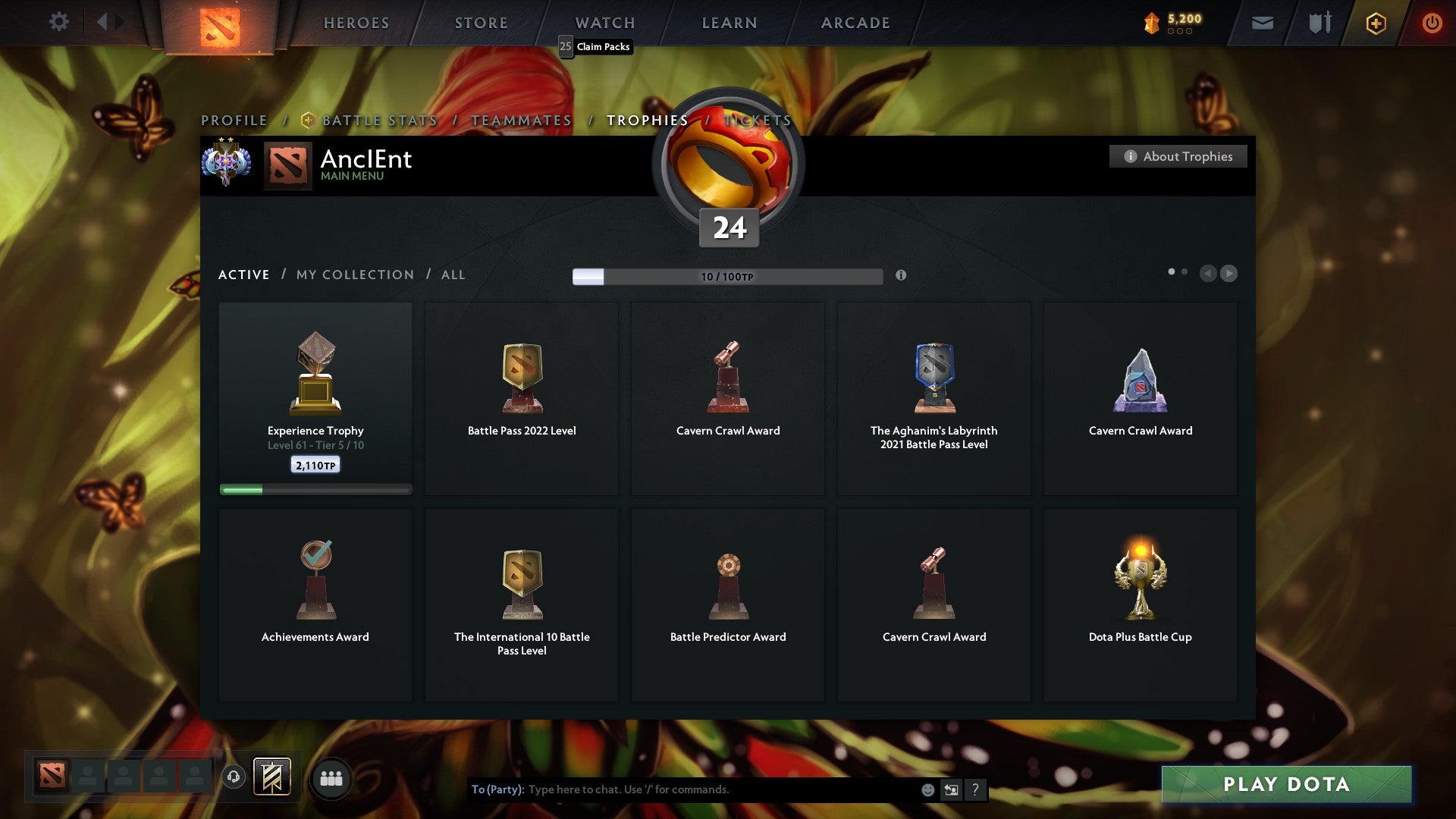Open Dota Plus hexagon icon in top bar

pyautogui.click(x=1376, y=23)
